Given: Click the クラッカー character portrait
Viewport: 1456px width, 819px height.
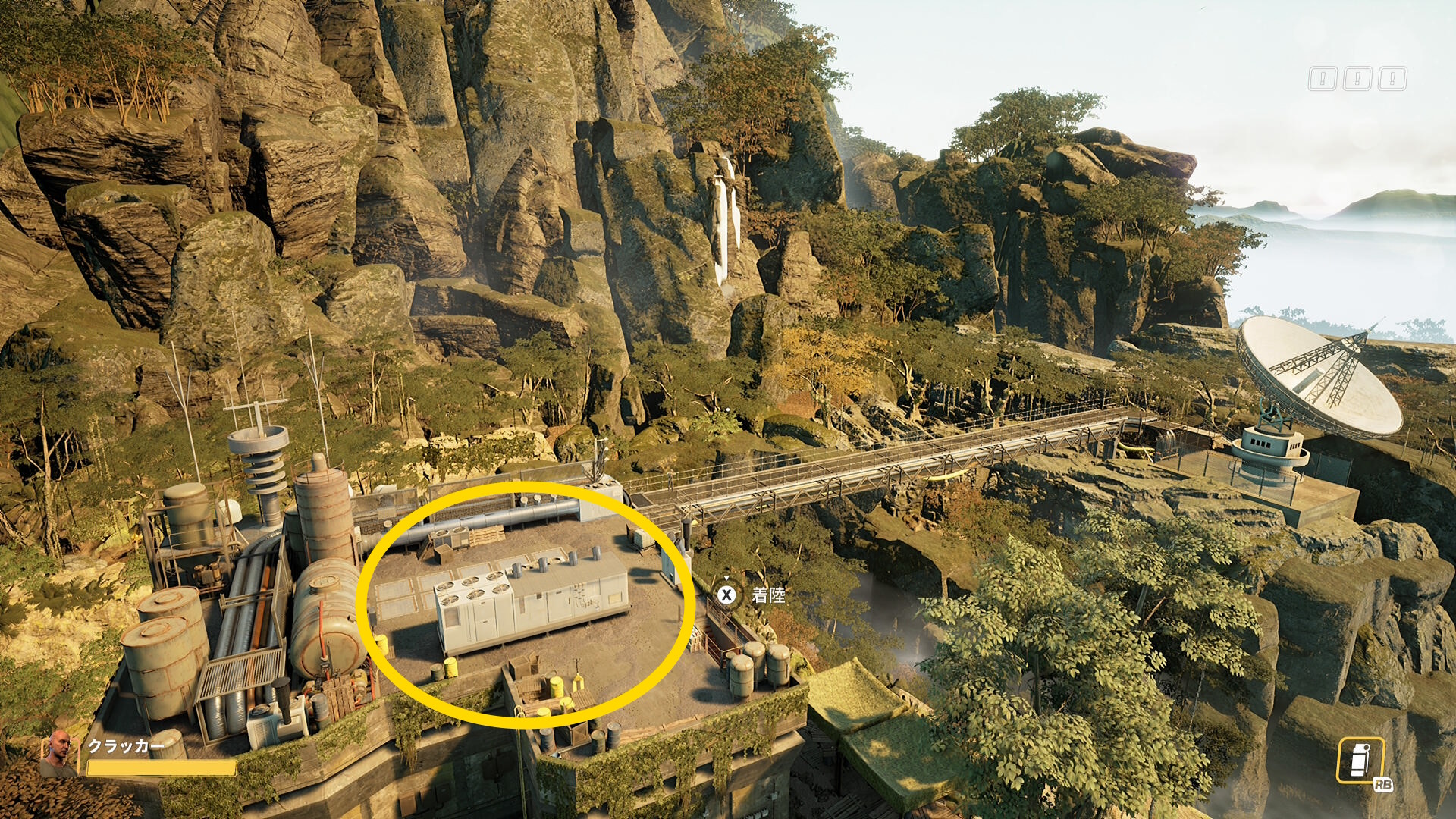Looking at the screenshot, I should [58, 754].
